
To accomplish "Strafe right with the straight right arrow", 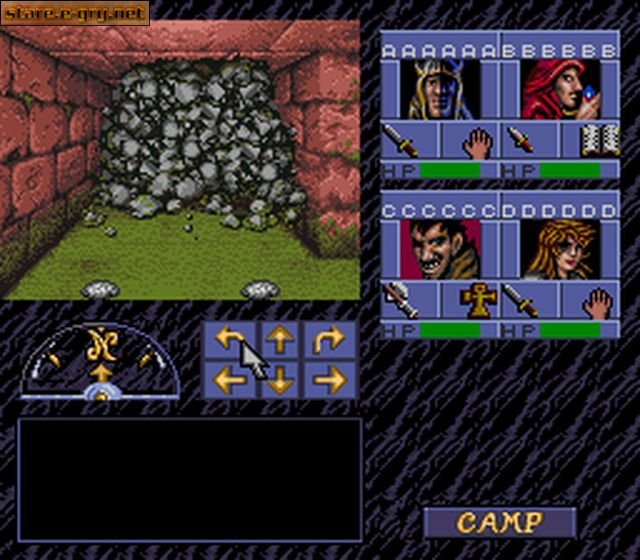I will [330, 379].
